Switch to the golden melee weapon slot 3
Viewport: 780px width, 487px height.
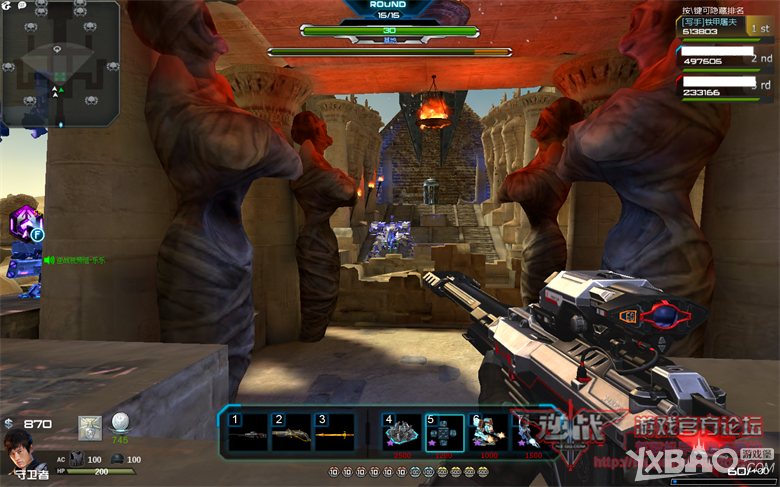click(334, 433)
